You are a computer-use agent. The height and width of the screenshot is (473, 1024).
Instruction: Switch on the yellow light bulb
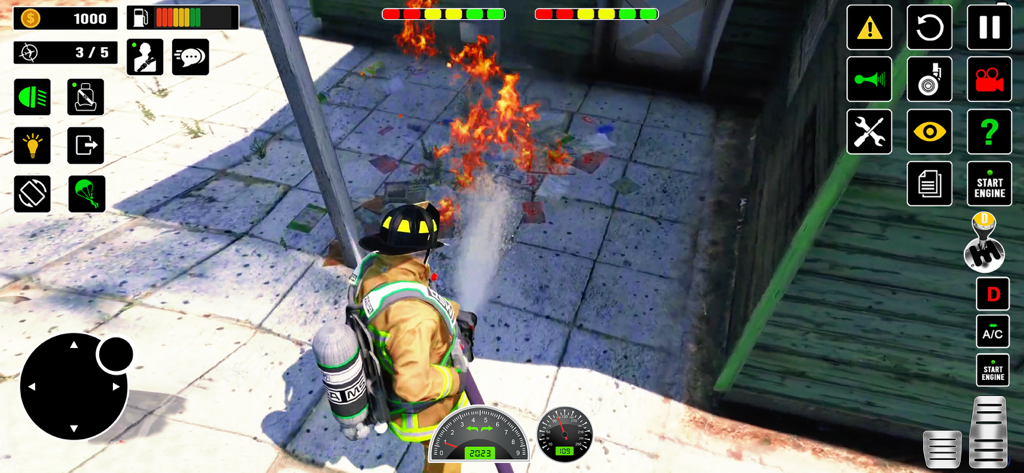point(32,145)
